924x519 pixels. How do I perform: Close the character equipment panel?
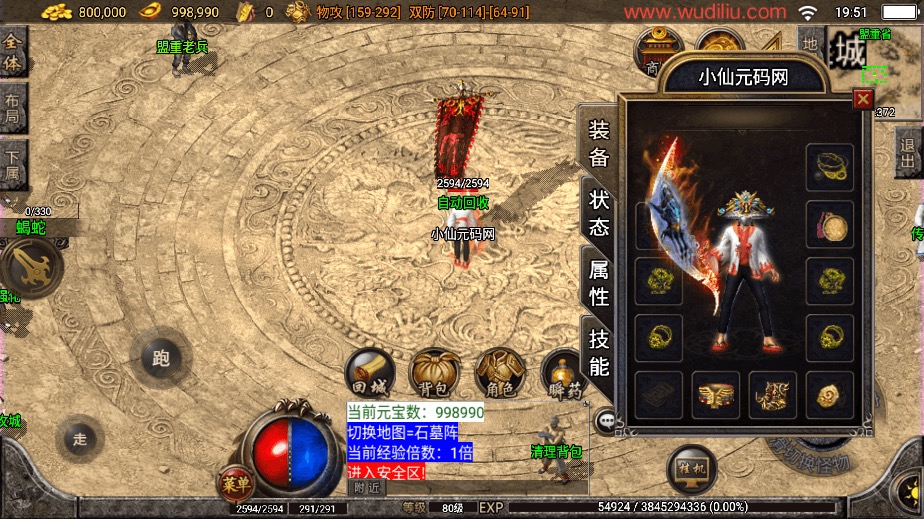863,99
